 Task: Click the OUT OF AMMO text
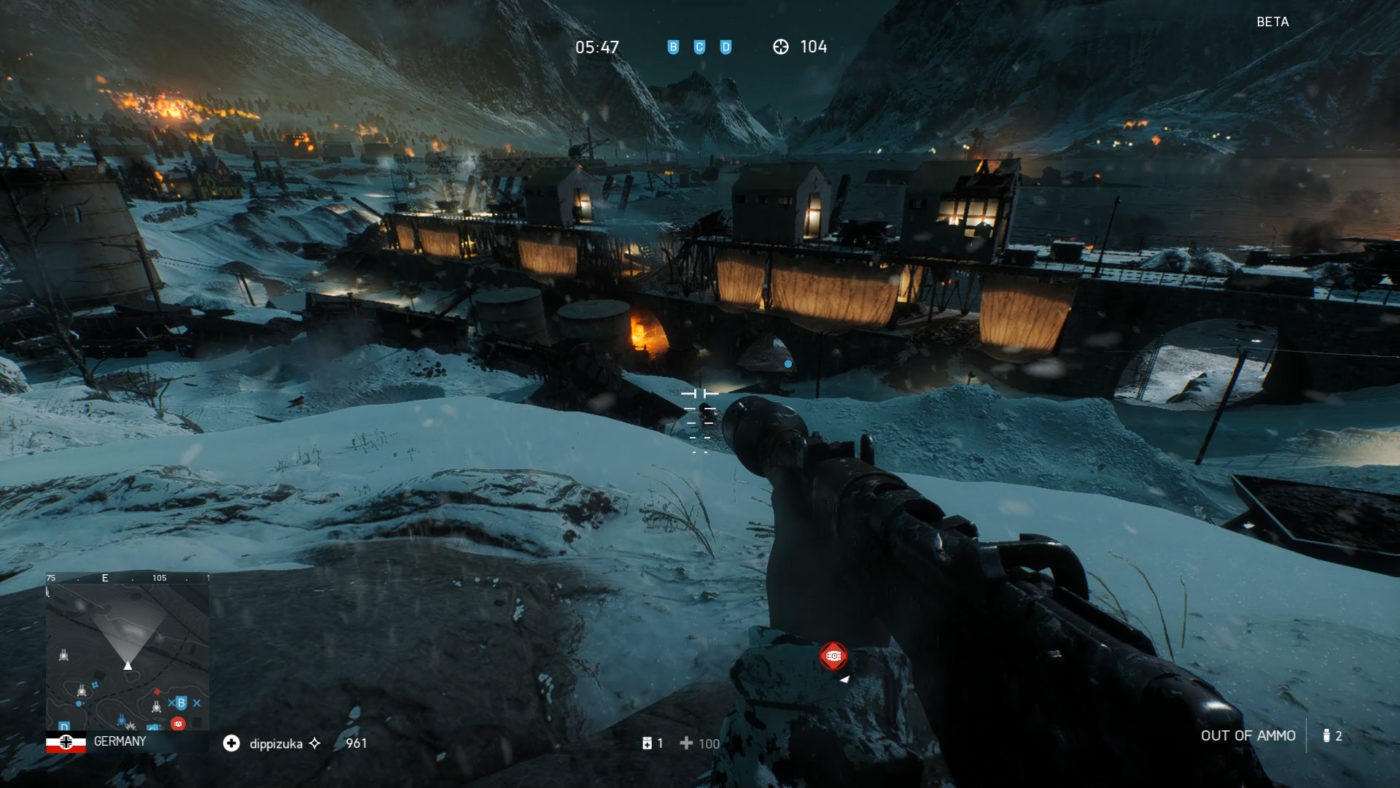click(1246, 735)
